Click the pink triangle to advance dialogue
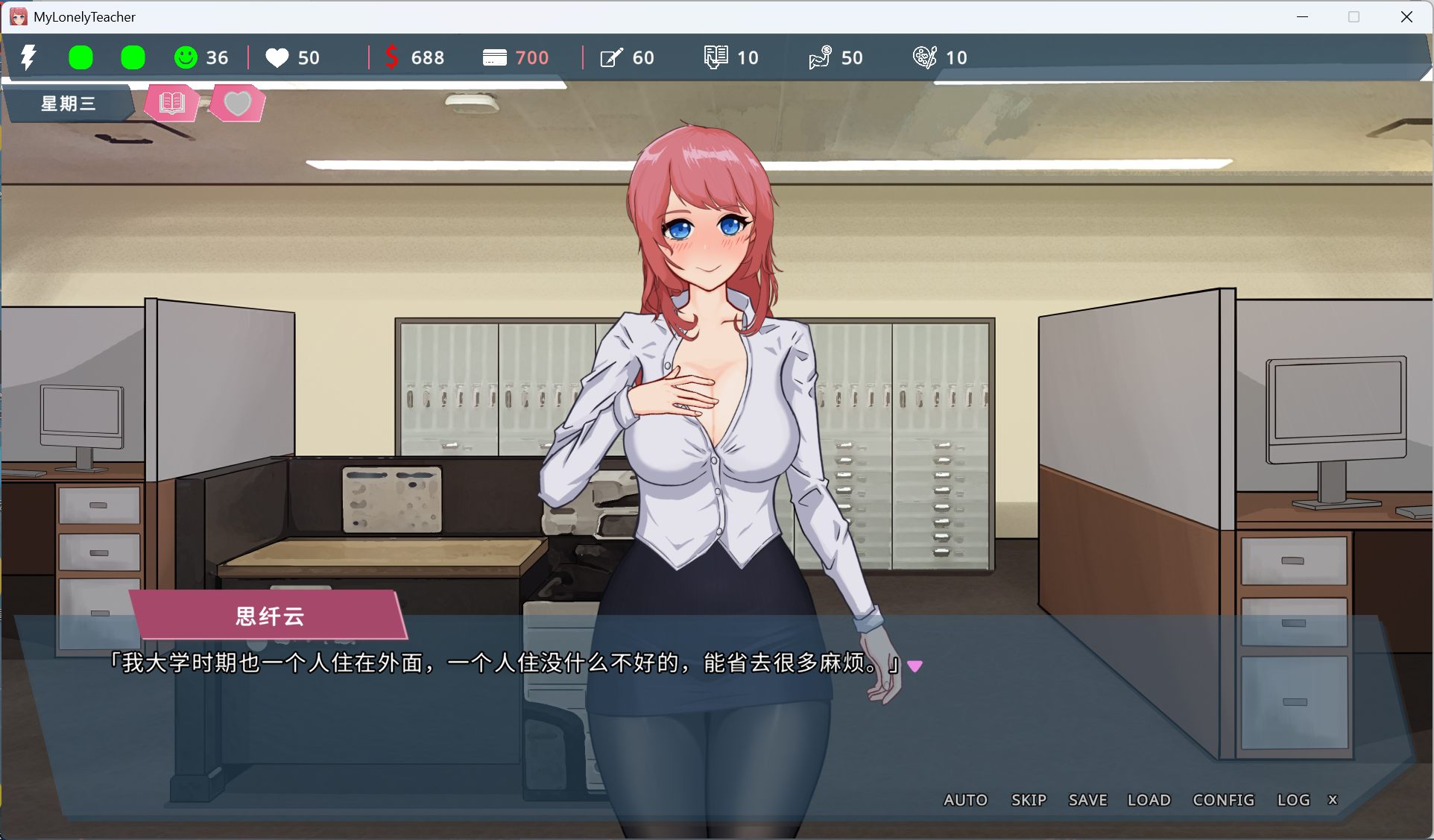The width and height of the screenshot is (1434, 840). 917,666
